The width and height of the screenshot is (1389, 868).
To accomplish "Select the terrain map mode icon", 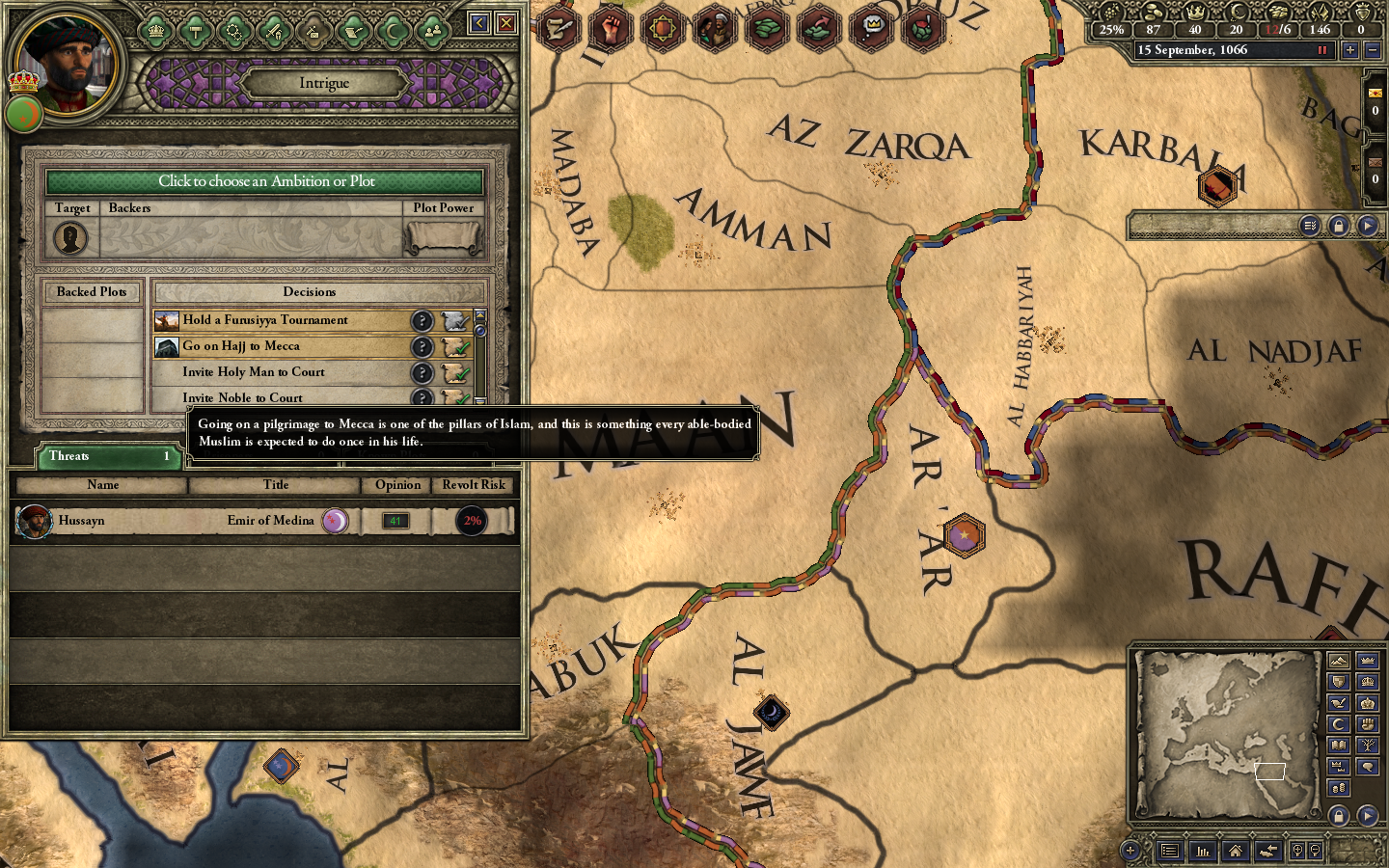I will [1339, 662].
